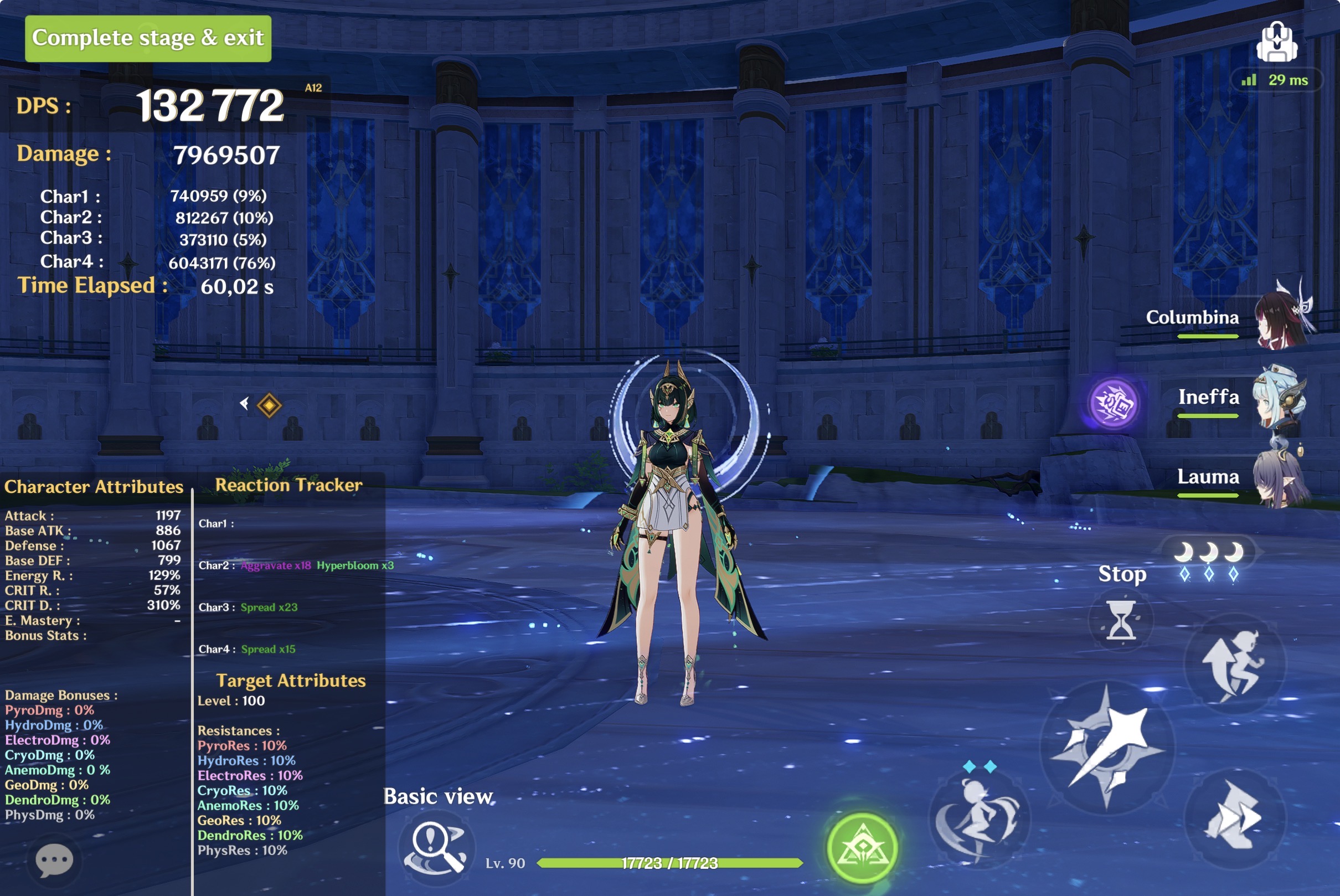Activate the green elemental burst button

pos(862,848)
